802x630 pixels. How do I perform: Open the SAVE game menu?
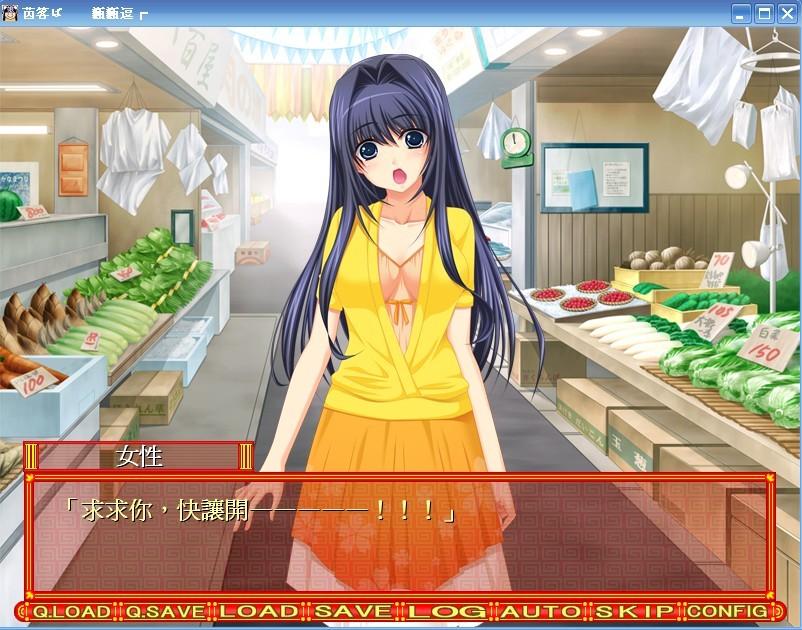pos(353,611)
